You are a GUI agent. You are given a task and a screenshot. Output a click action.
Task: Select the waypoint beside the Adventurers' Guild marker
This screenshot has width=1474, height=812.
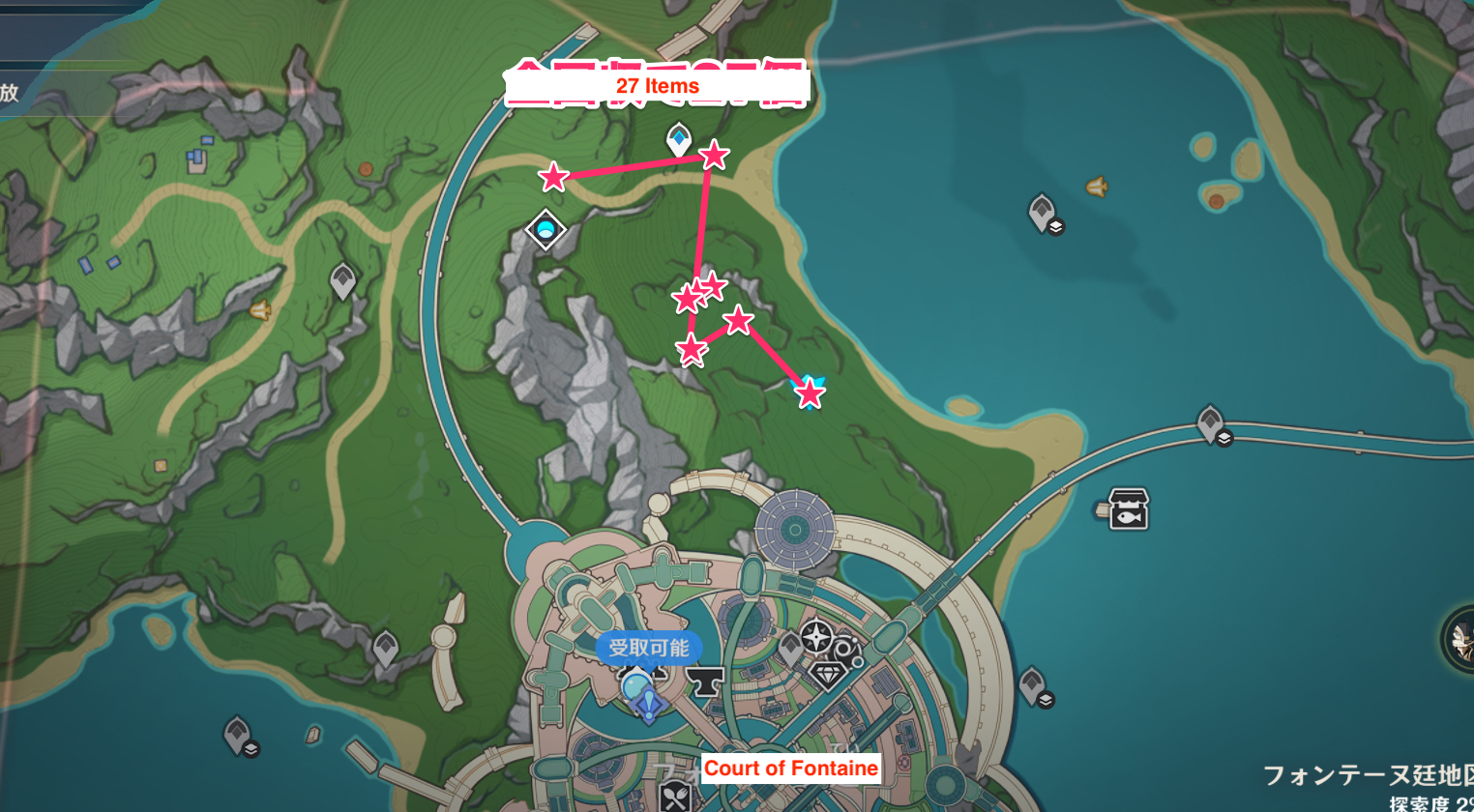[x=790, y=647]
